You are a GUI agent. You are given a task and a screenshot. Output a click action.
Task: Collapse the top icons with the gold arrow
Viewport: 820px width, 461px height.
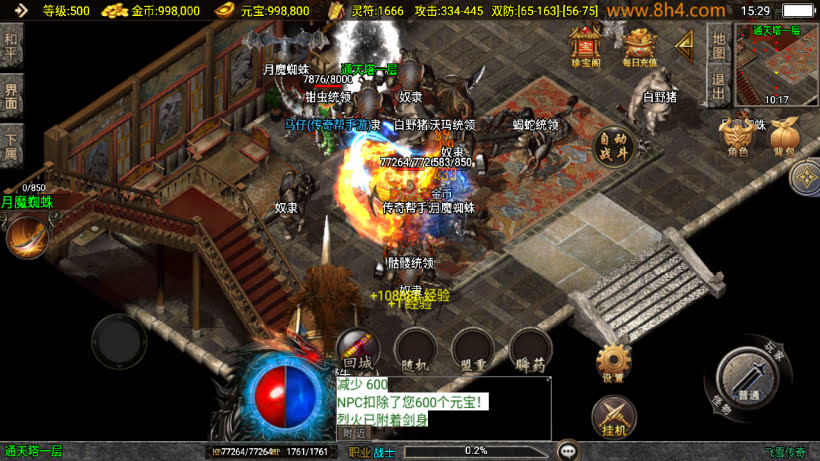tap(686, 44)
